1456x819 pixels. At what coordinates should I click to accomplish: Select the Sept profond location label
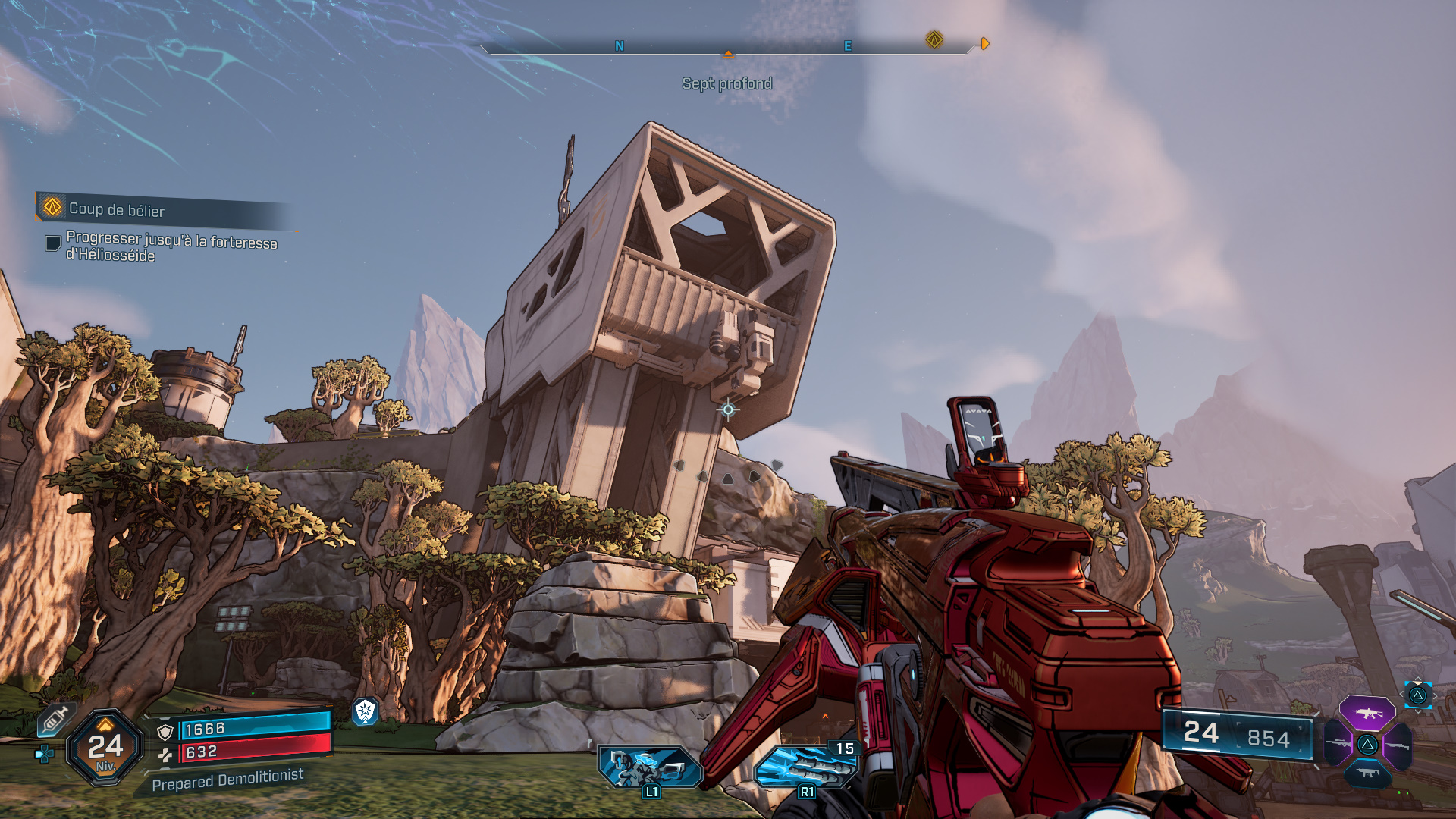pyautogui.click(x=728, y=85)
